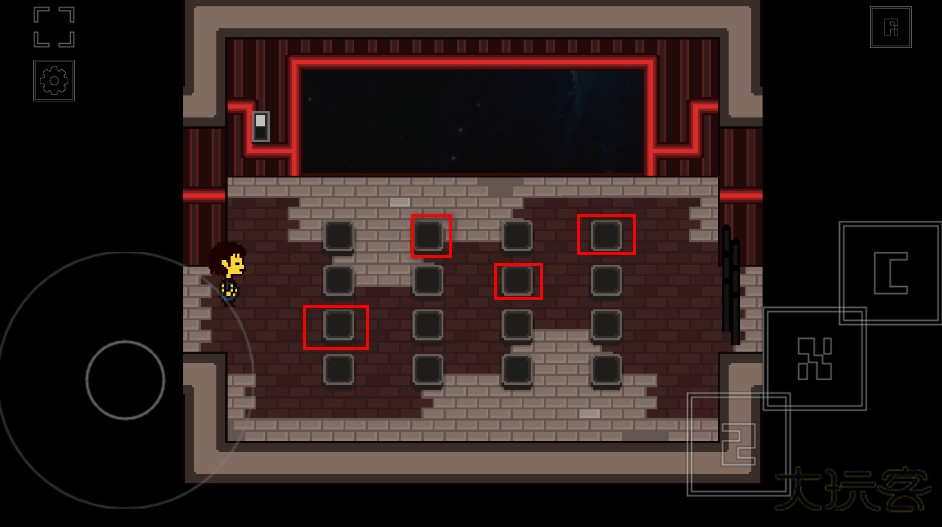Tap the small boxed A button
The height and width of the screenshot is (527, 942).
pos(890,27)
